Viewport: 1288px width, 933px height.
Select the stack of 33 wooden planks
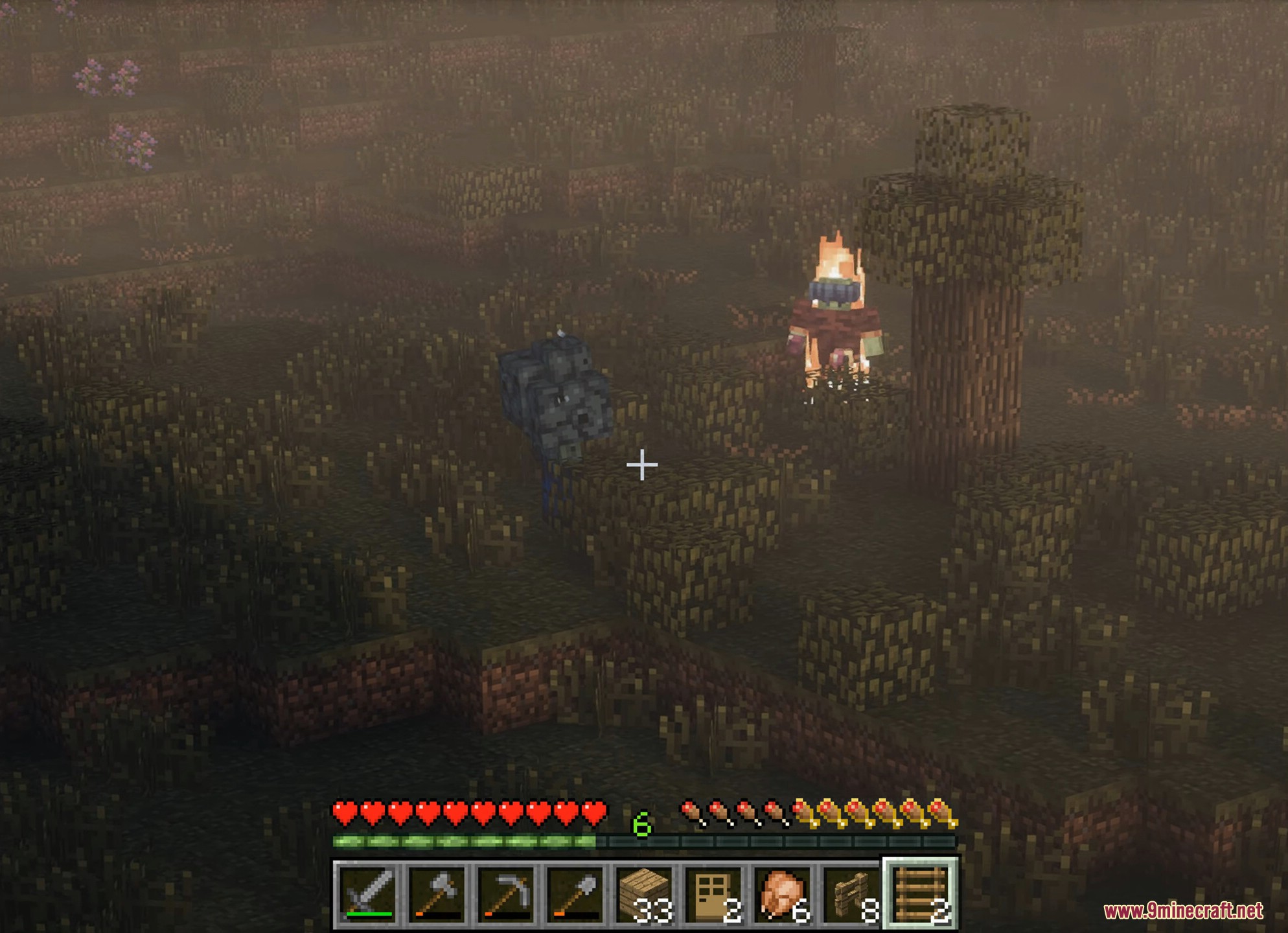645,894
